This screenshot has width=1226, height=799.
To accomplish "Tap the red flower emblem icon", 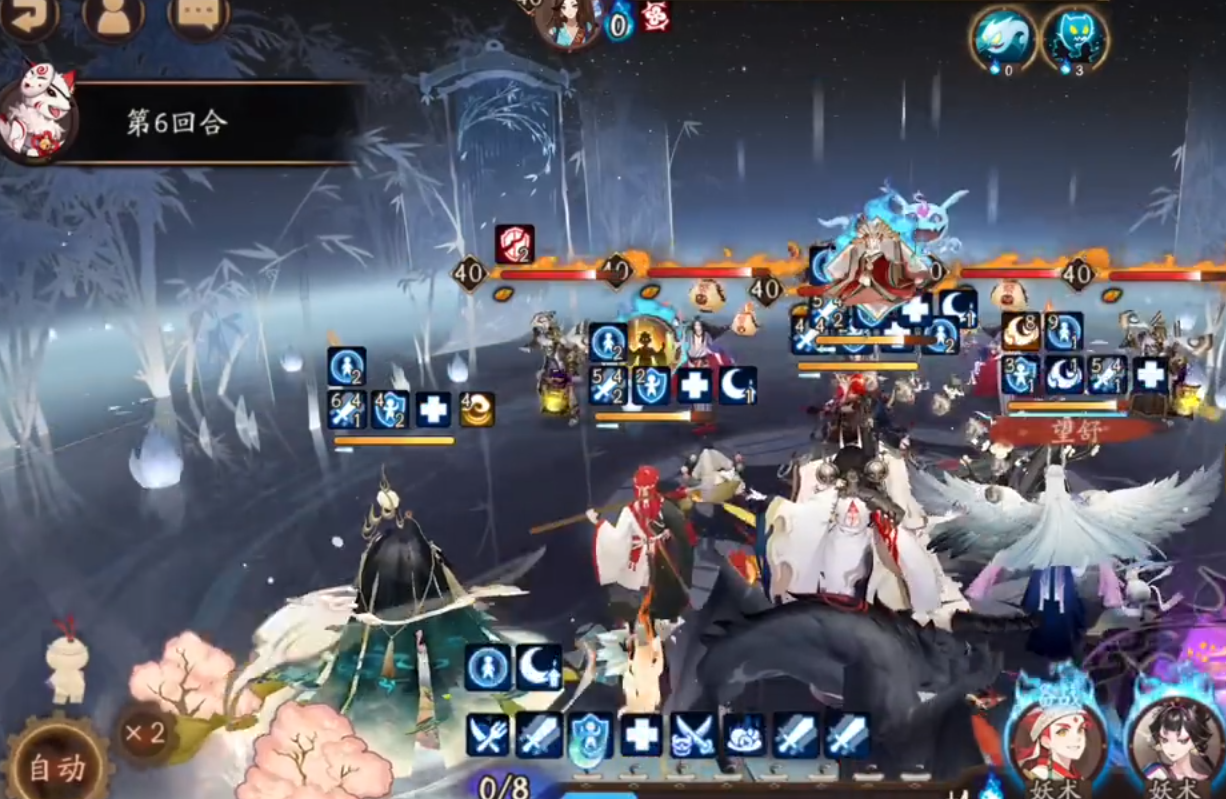I will 655,16.
